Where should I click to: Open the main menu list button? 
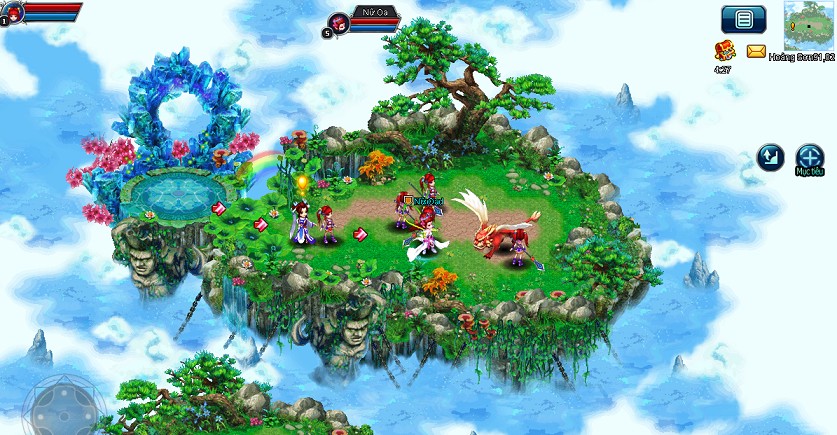click(x=743, y=18)
